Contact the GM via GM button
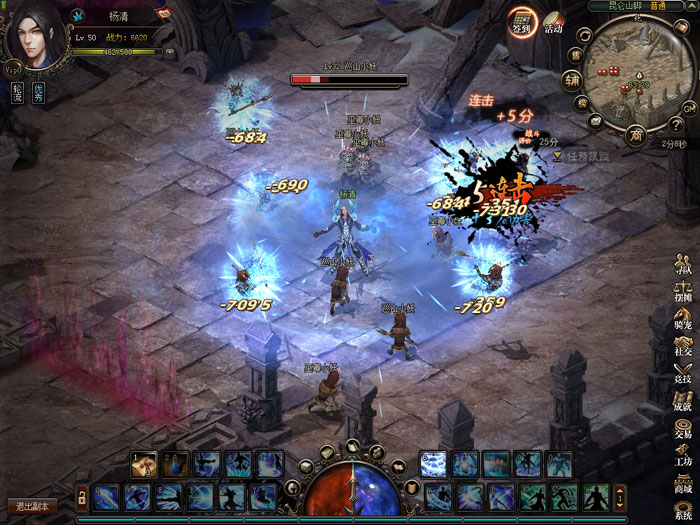The image size is (700, 525). click(688, 107)
